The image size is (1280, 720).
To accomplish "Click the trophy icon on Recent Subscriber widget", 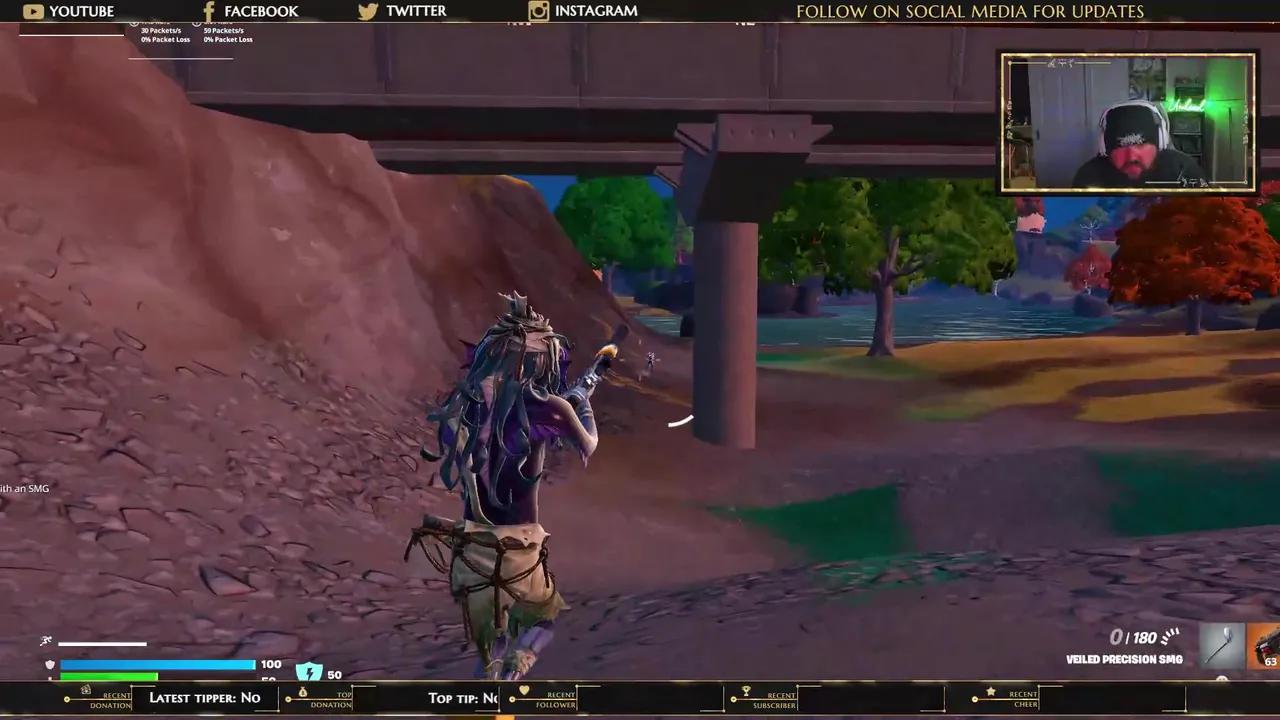I will click(744, 691).
